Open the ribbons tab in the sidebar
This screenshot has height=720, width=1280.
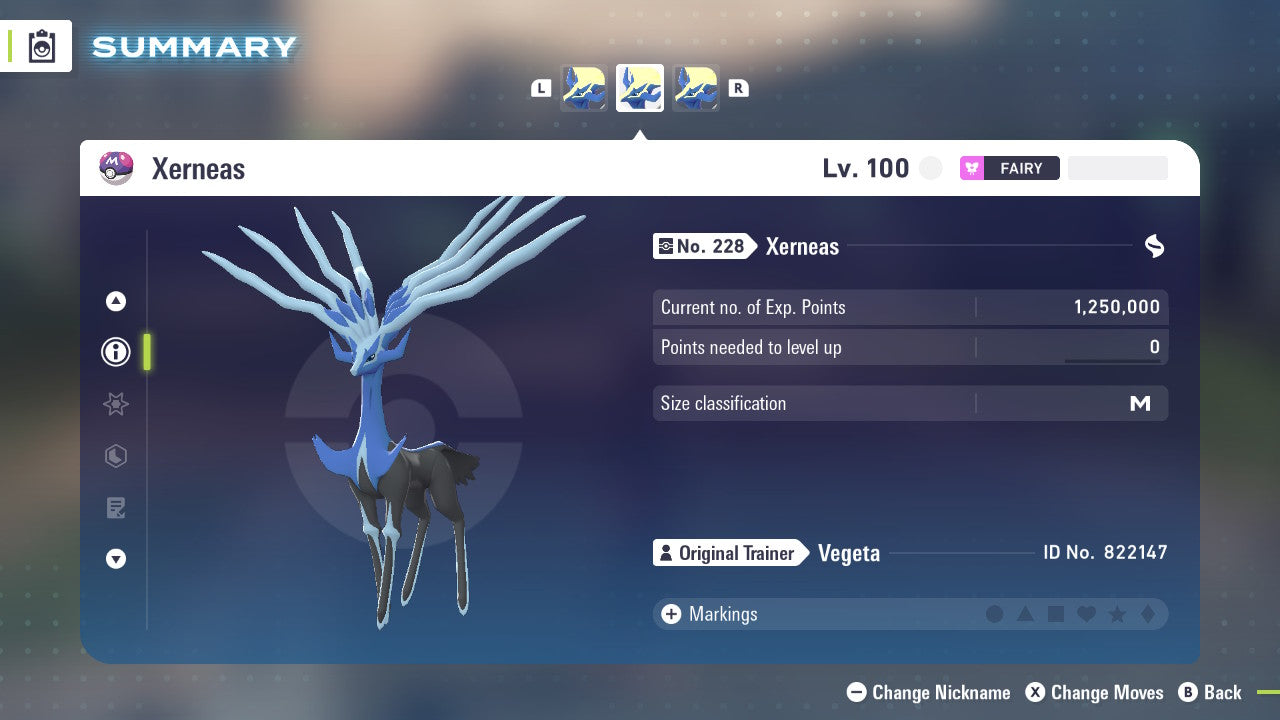[x=115, y=404]
